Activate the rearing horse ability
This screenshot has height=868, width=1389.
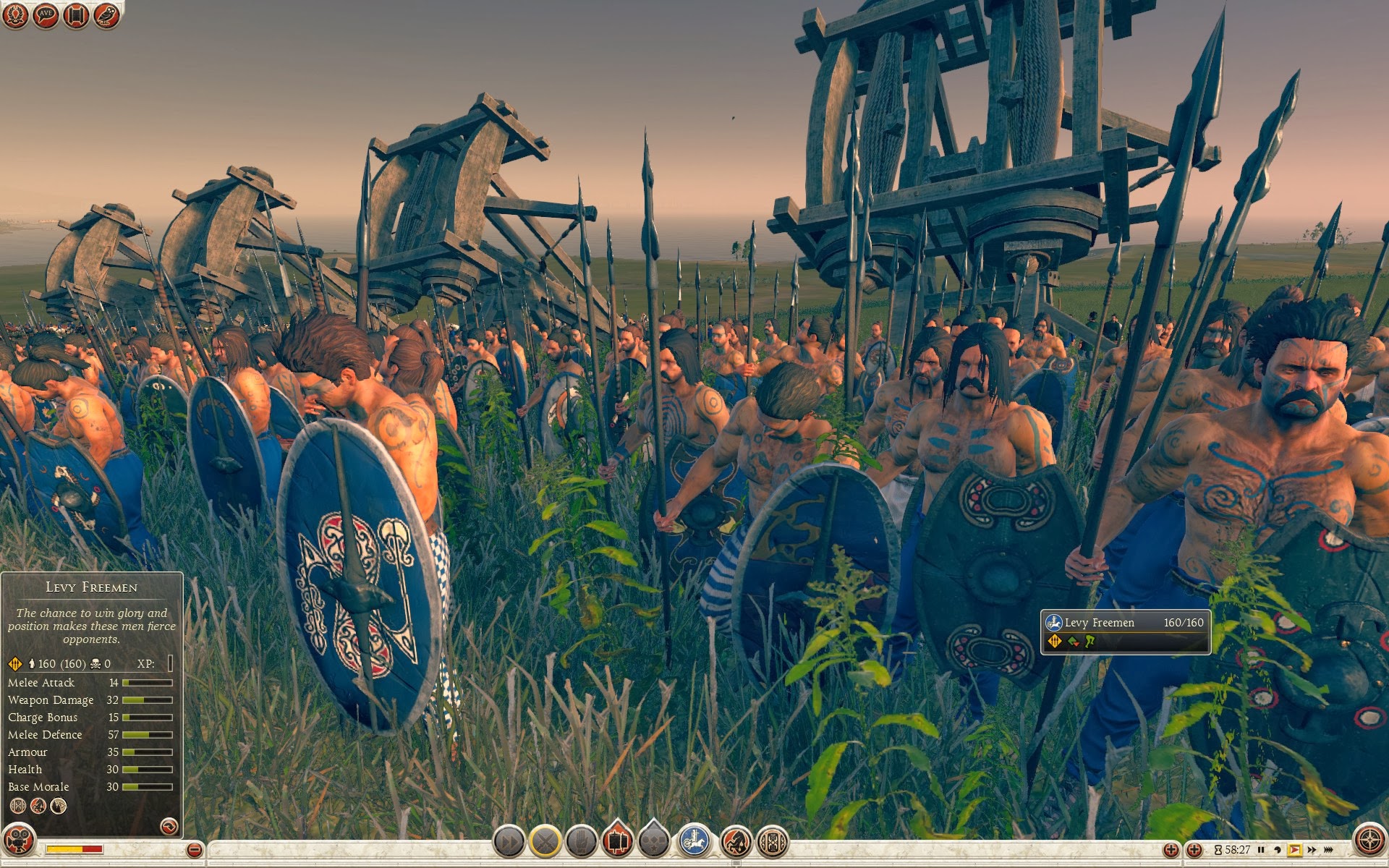click(736, 842)
